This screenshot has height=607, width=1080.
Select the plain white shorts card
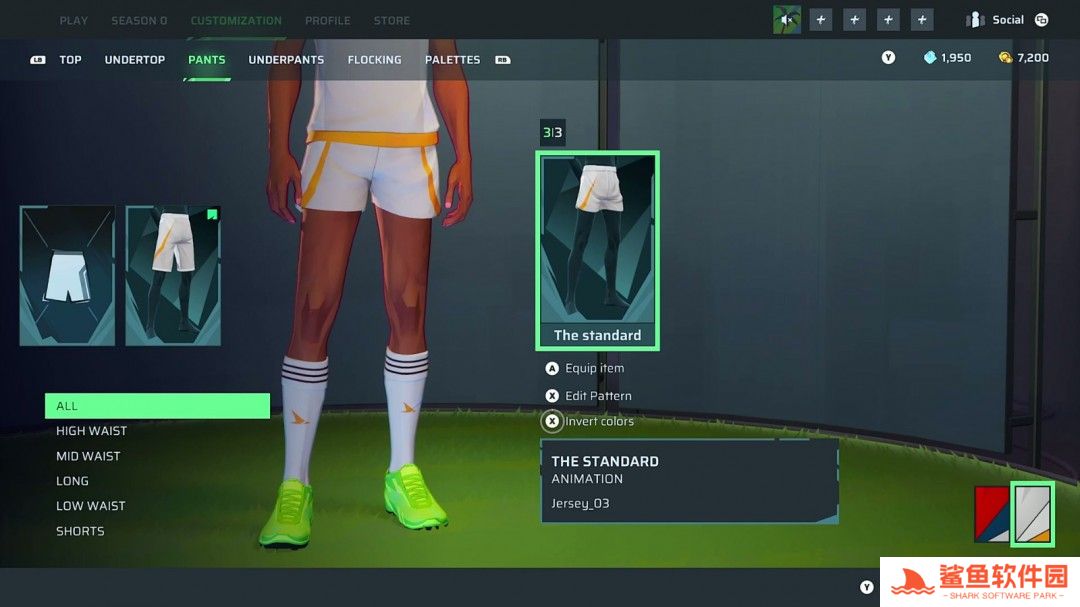pyautogui.click(x=67, y=276)
